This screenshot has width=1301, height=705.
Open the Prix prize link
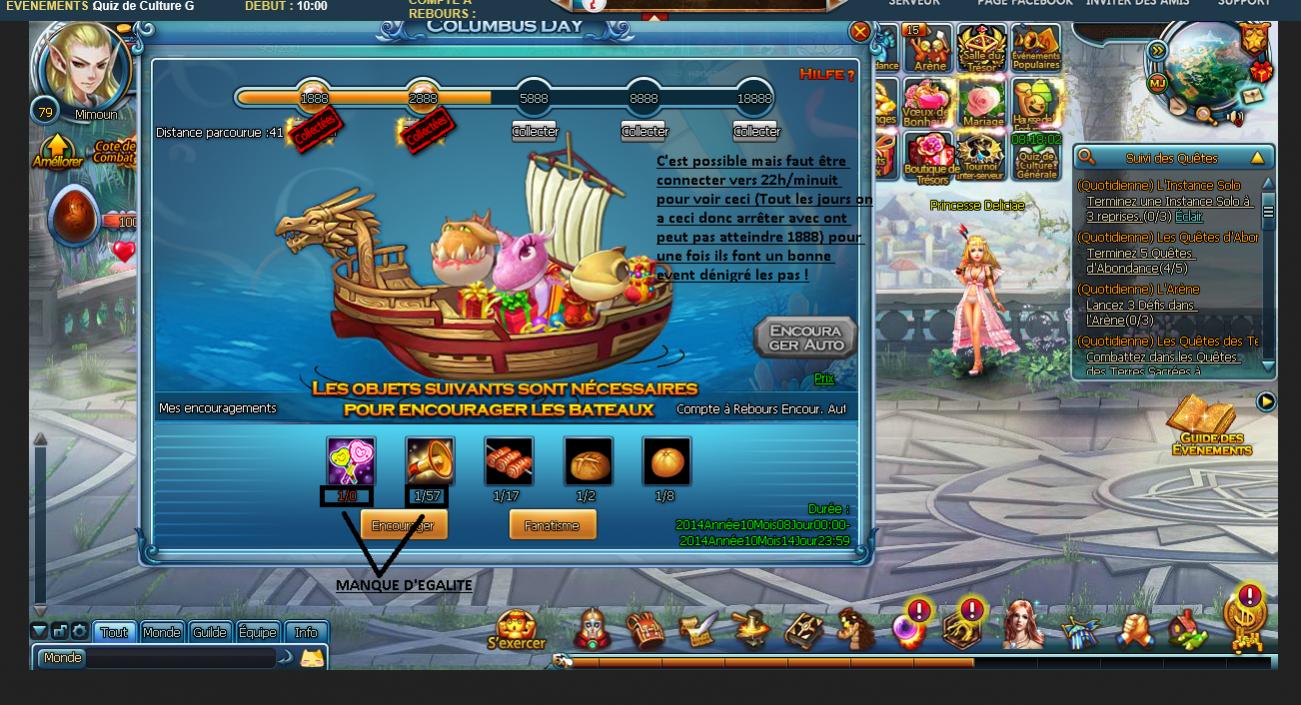coord(824,378)
